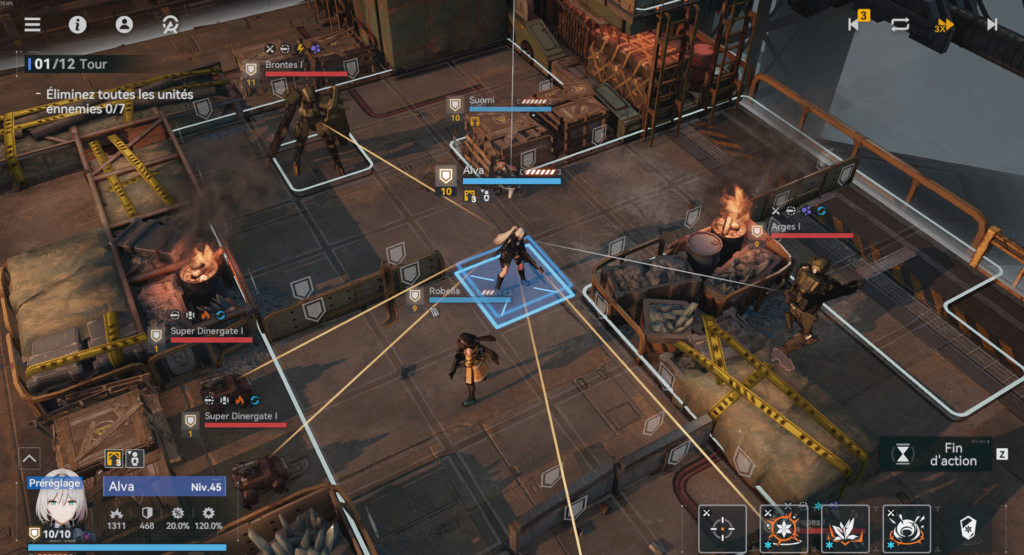Select the crosshair basic attack skill
Image resolution: width=1024 pixels, height=555 pixels.
point(722,528)
